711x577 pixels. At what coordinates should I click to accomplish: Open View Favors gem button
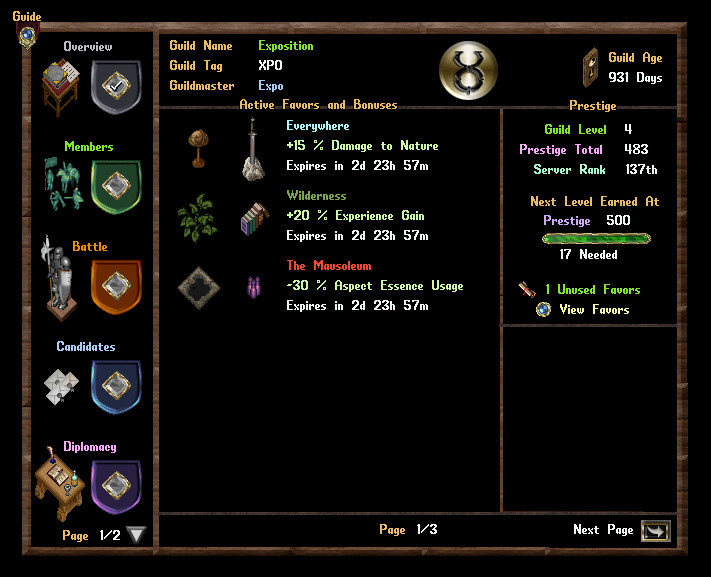[543, 310]
